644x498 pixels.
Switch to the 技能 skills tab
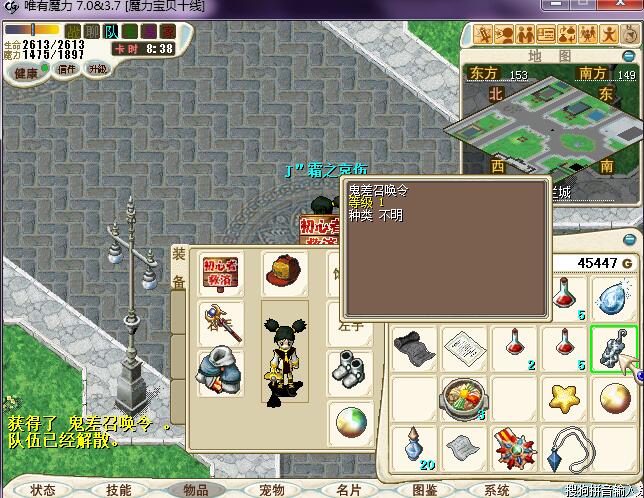[118, 490]
